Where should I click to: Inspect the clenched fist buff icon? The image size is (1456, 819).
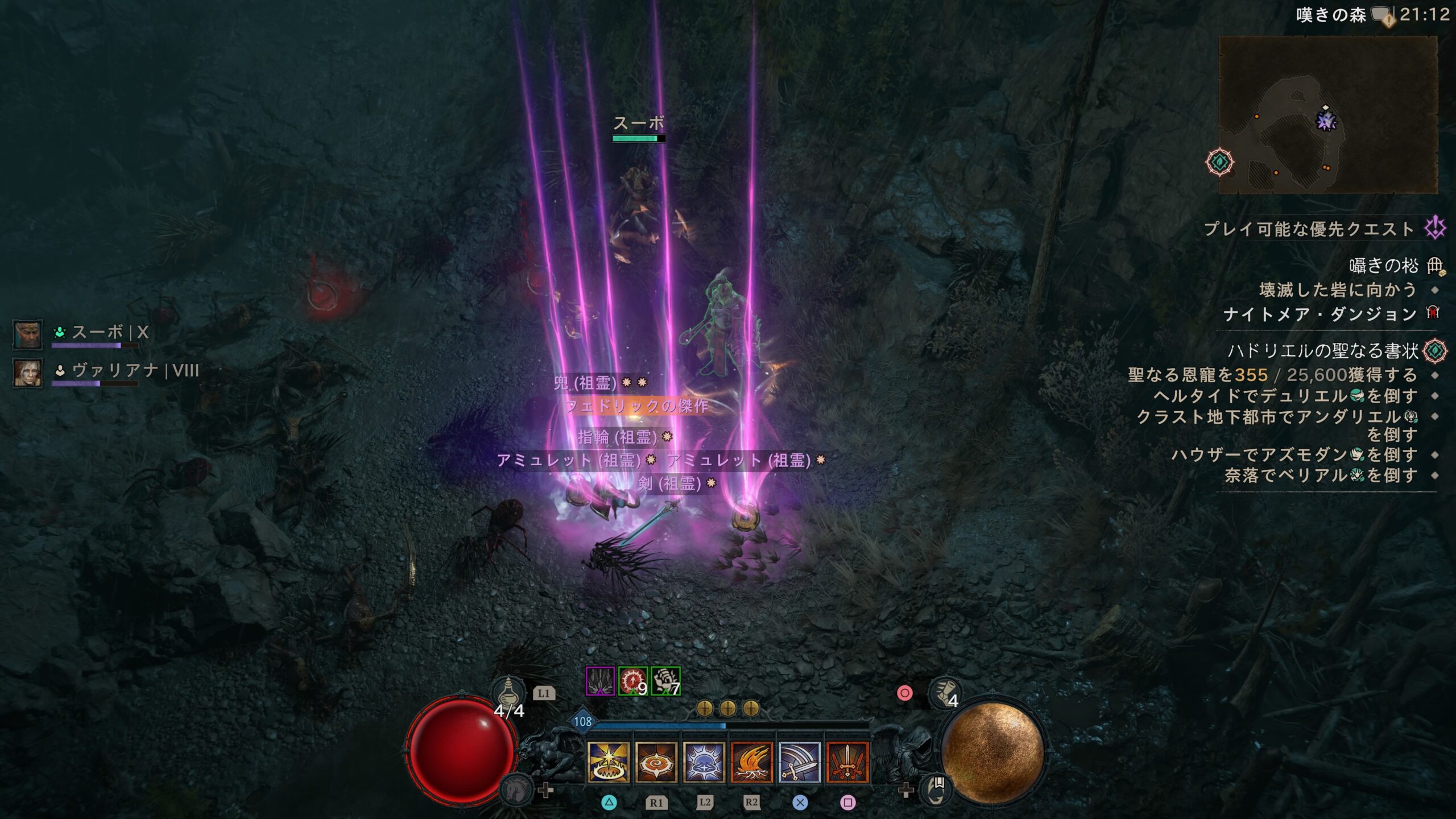point(665,681)
